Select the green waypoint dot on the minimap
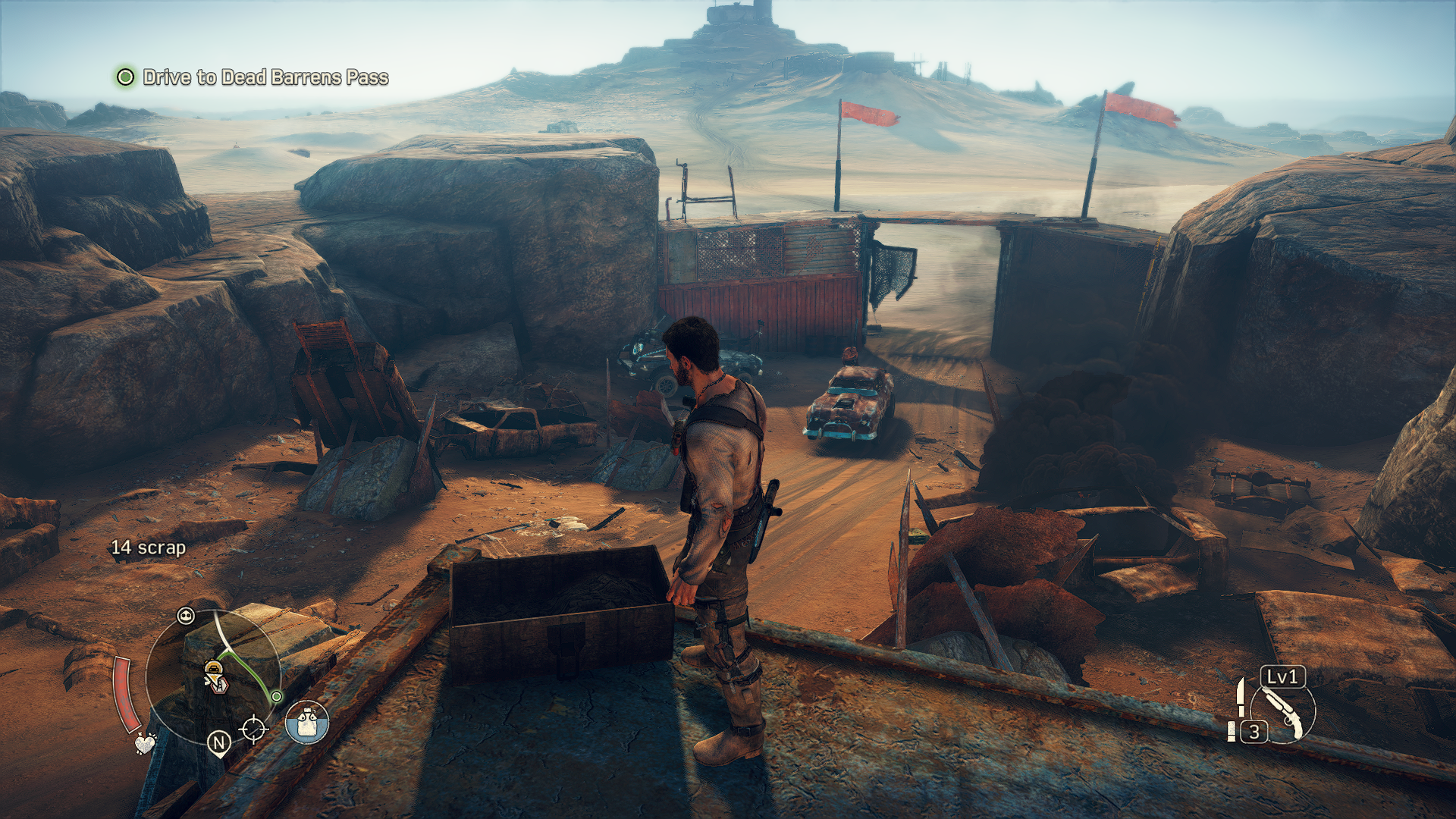 [x=277, y=696]
